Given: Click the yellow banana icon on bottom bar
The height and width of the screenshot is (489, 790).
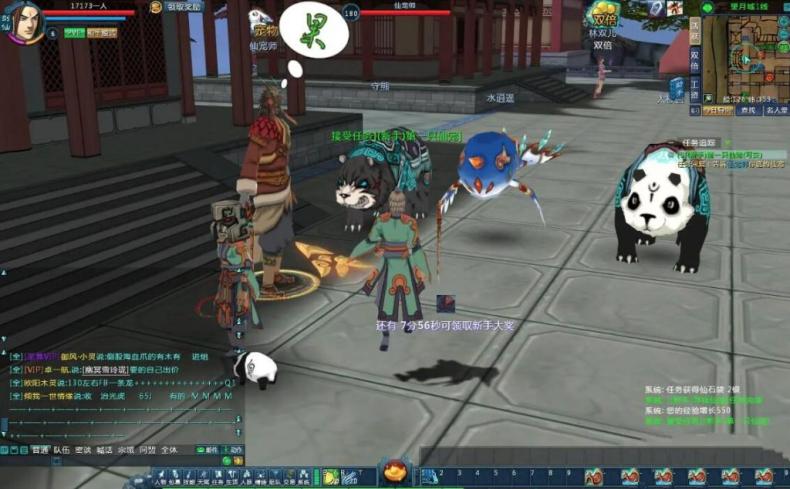Looking at the screenshot, I should [331, 474].
